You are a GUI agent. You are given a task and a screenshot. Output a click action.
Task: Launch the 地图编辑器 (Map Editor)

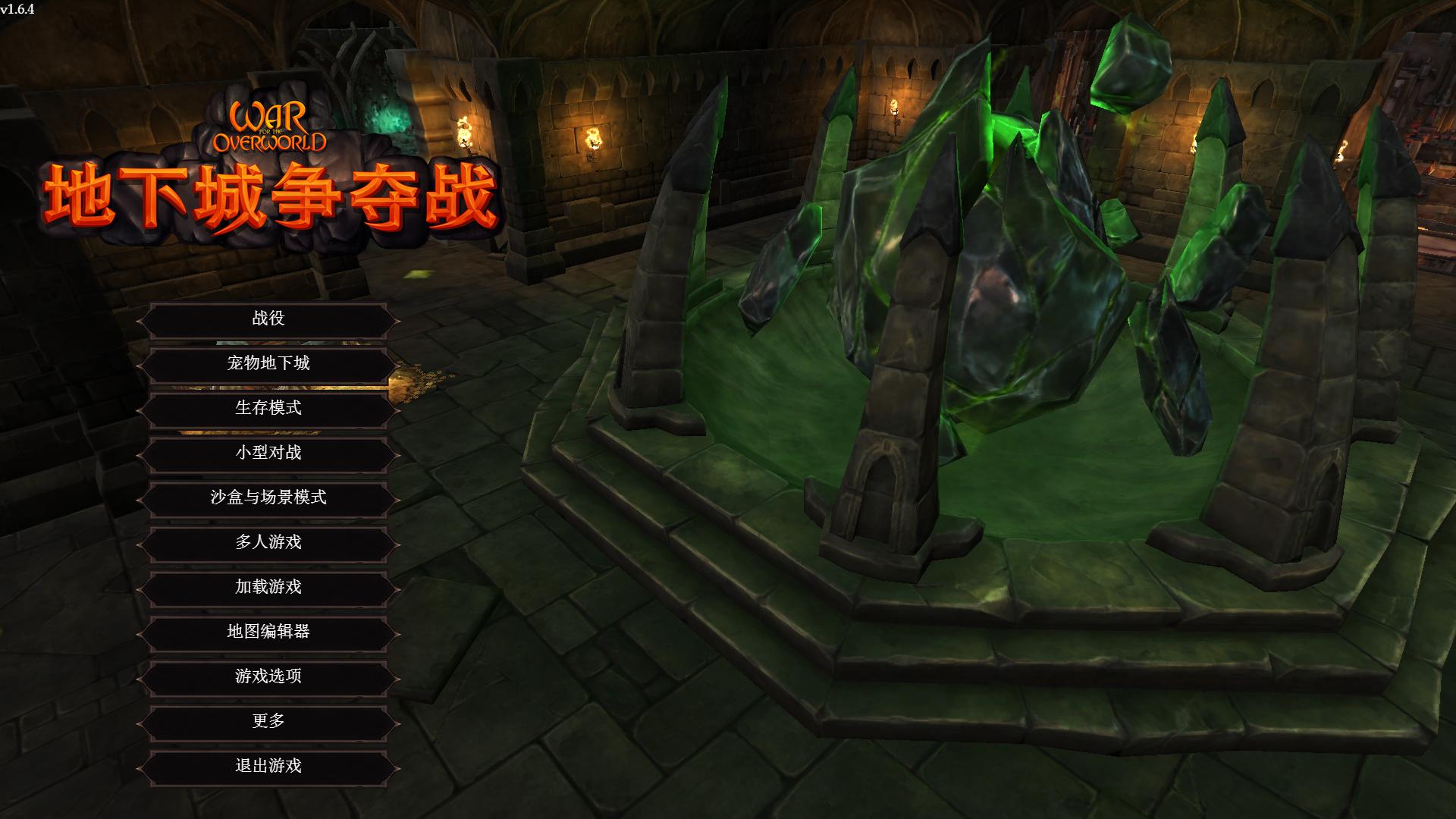(x=270, y=632)
